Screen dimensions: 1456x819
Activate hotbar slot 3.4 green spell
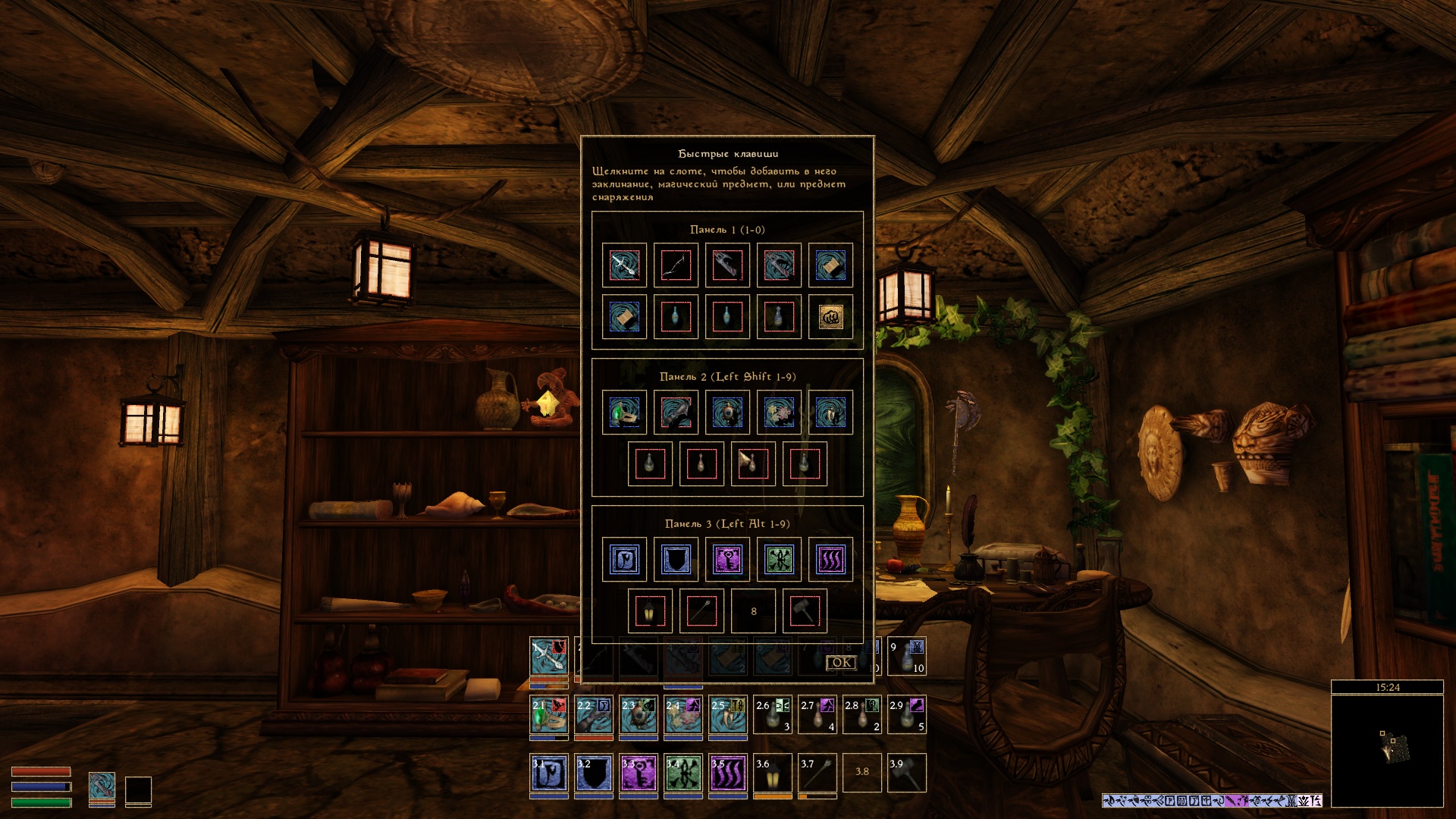coord(683,773)
